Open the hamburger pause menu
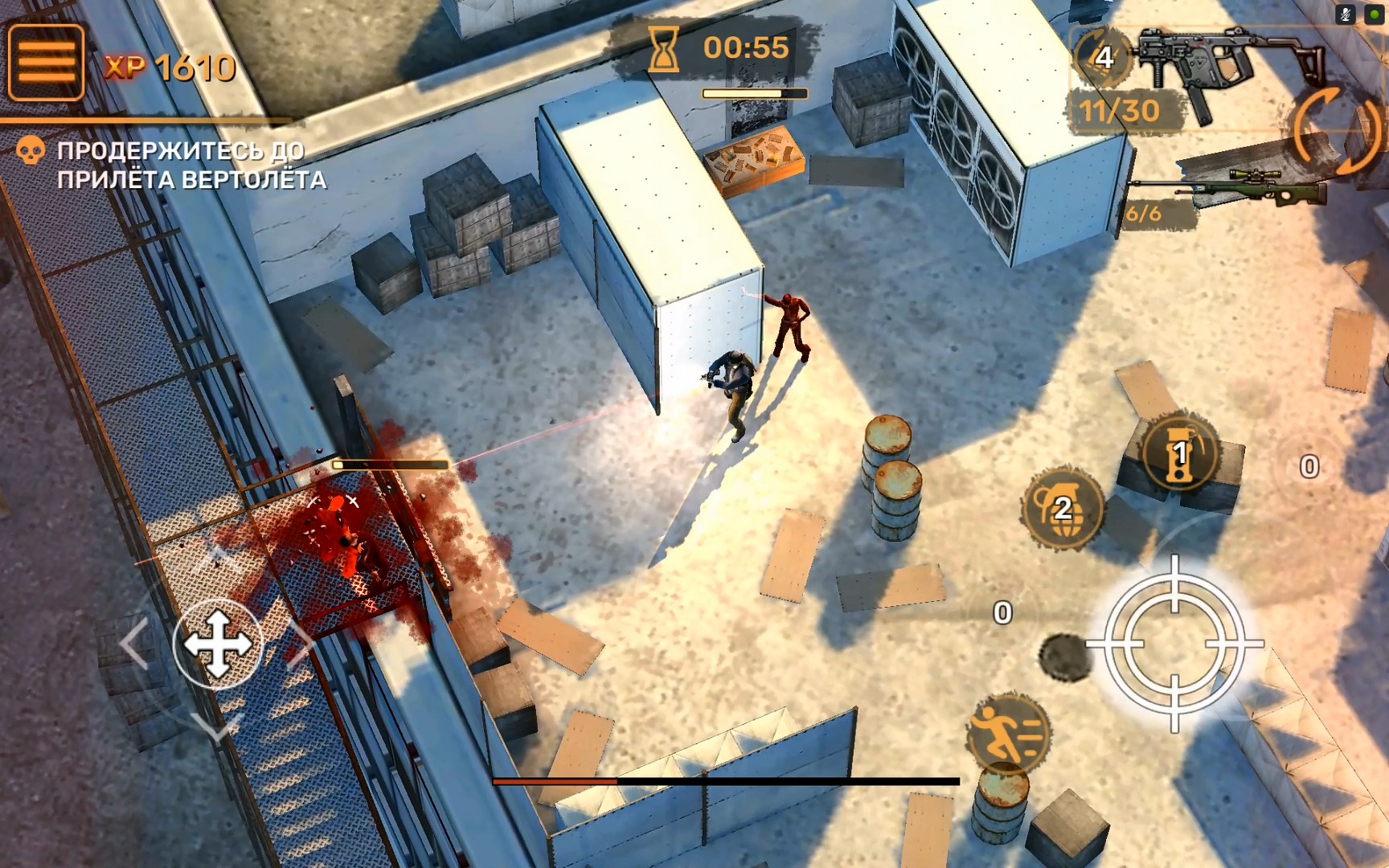The width and height of the screenshot is (1389, 868). [x=46, y=62]
